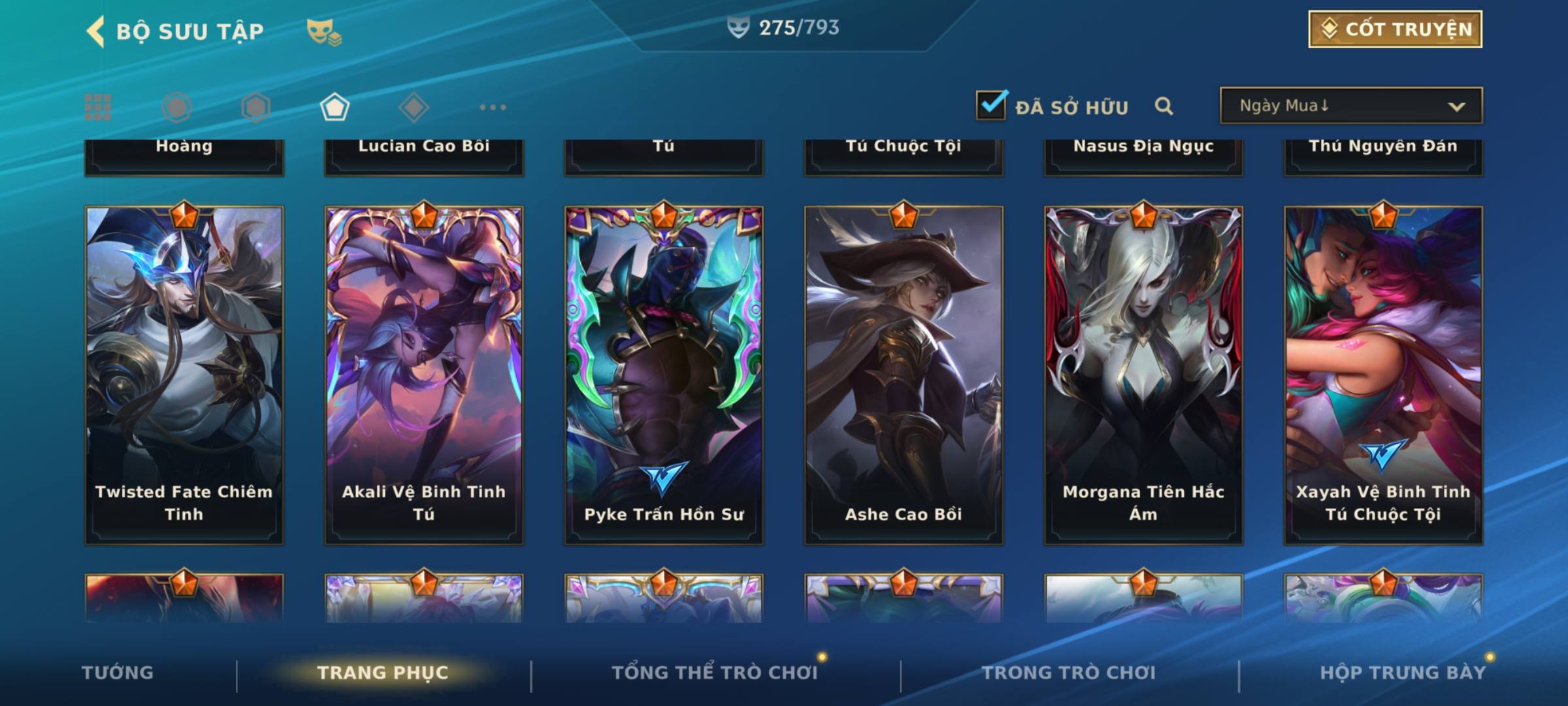Screen dimensions: 1568x706
Task: Expand the Ngày Mua sort dropdown
Action: tap(1350, 106)
